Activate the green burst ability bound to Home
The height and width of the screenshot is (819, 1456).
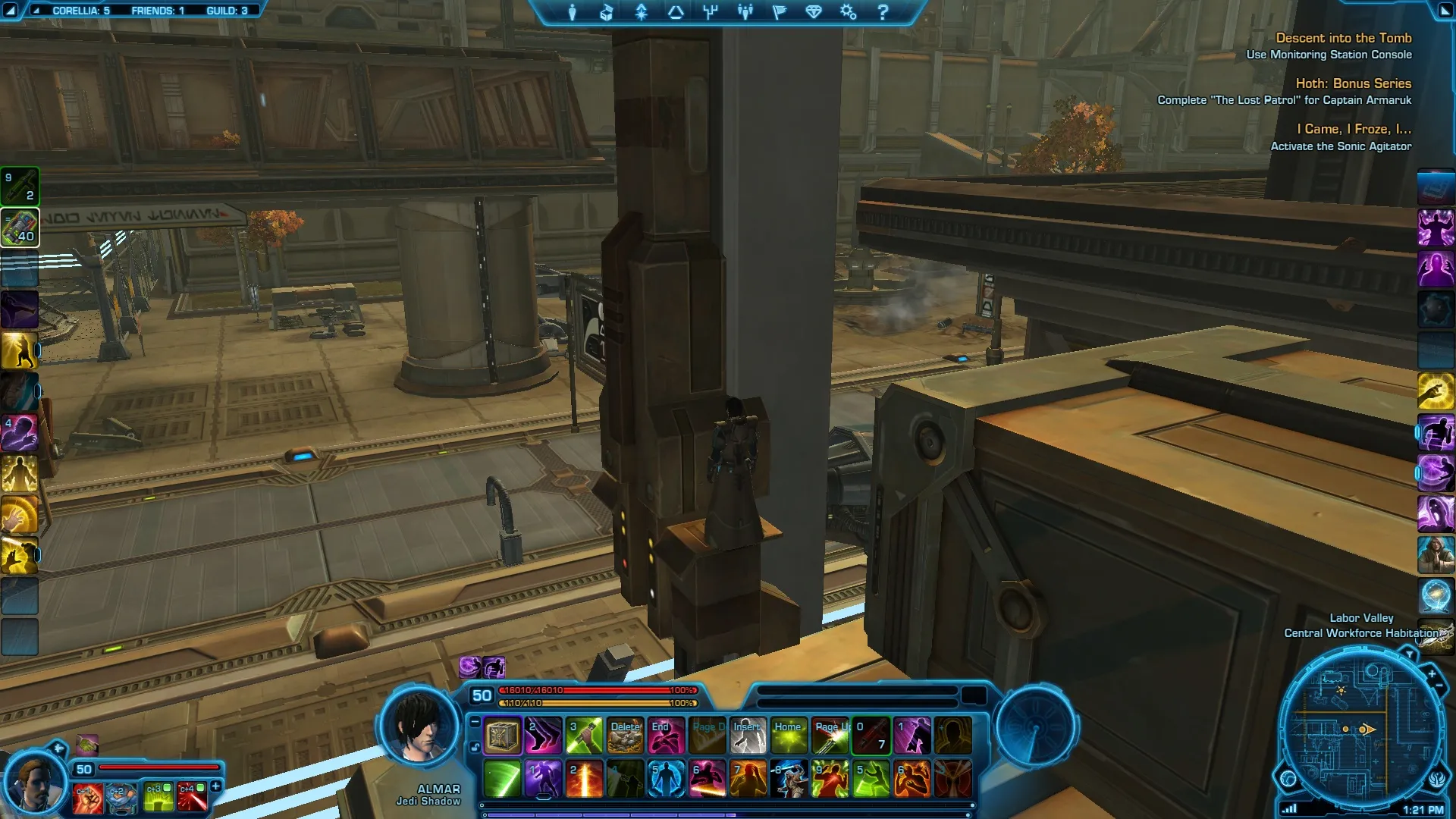coord(789,736)
